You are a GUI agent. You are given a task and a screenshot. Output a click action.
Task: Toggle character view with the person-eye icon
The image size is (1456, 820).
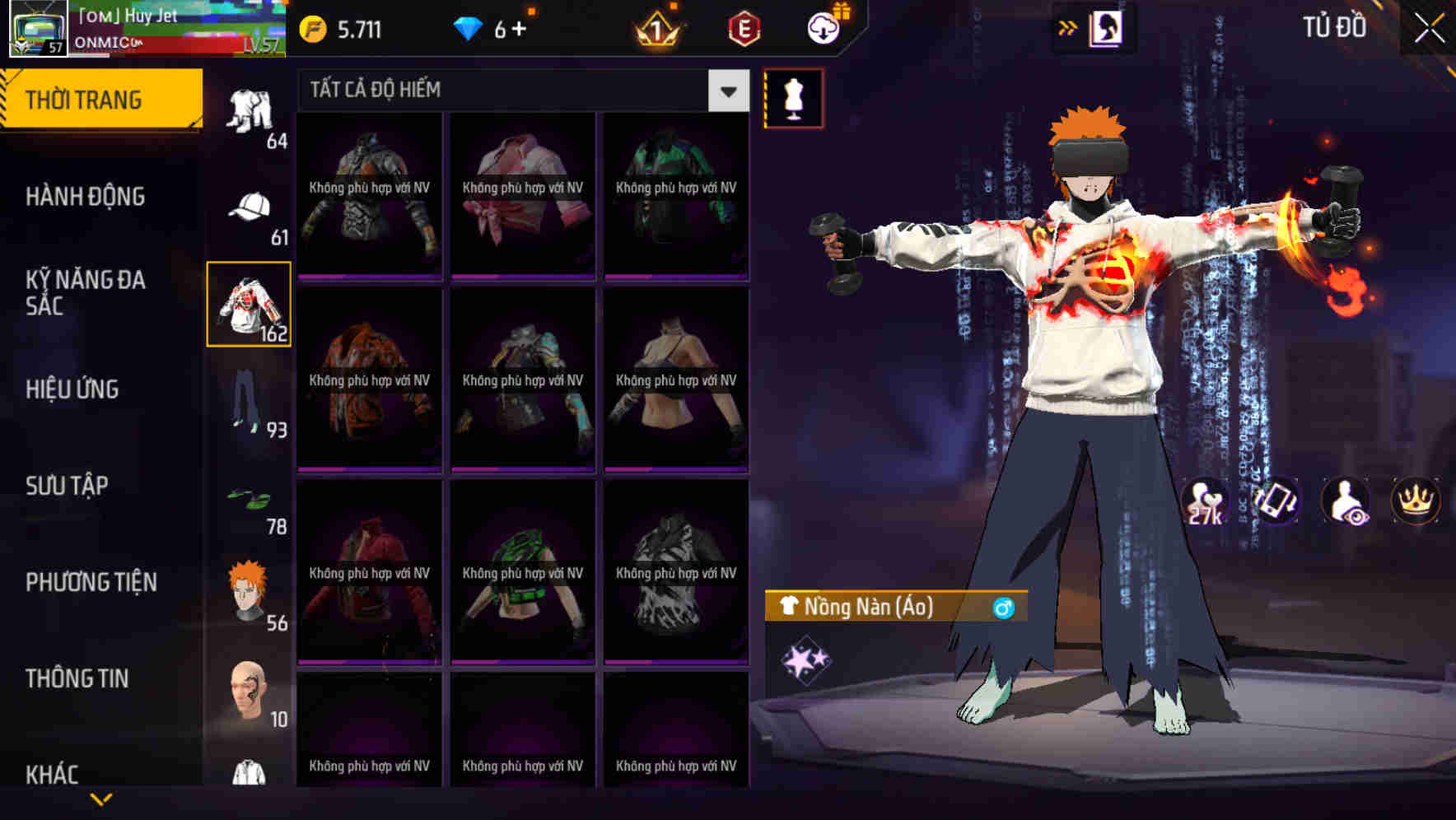click(x=1342, y=502)
